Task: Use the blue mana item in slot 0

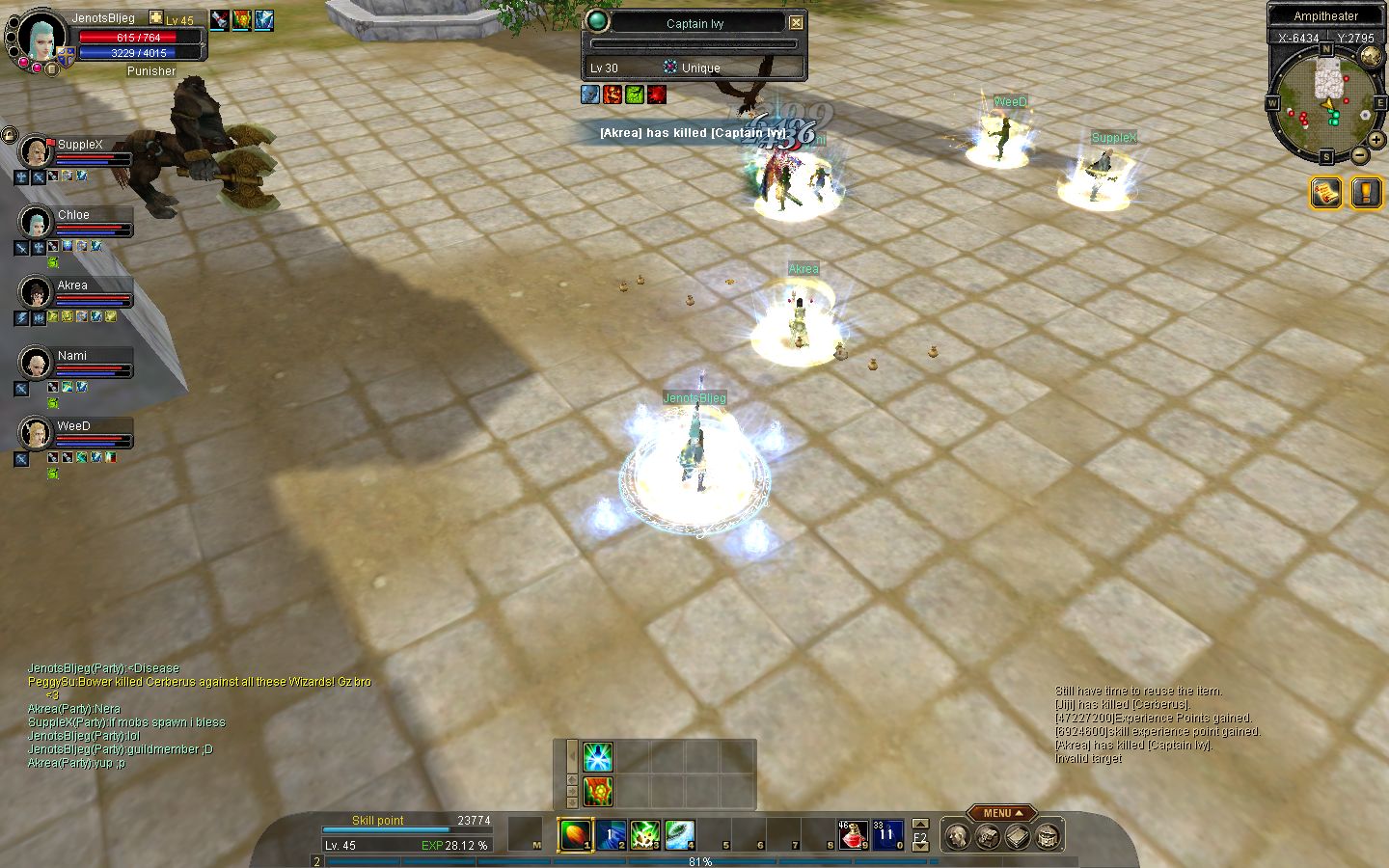Action: point(886,834)
